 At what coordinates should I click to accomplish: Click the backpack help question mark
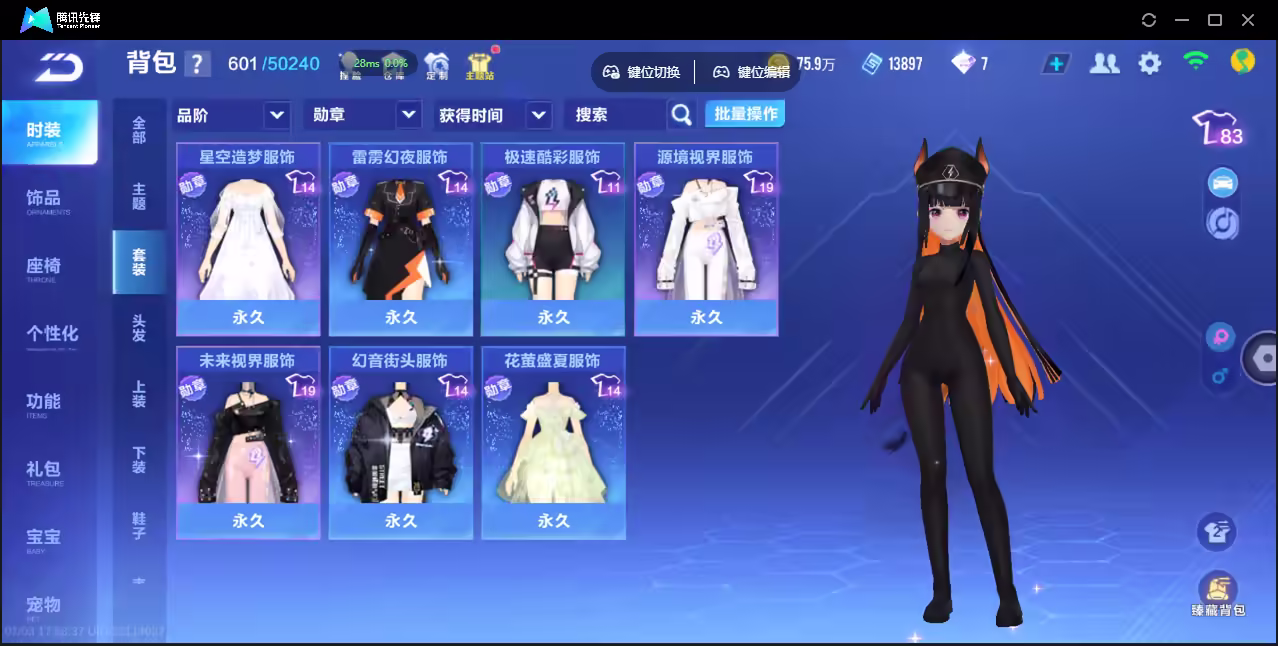198,64
